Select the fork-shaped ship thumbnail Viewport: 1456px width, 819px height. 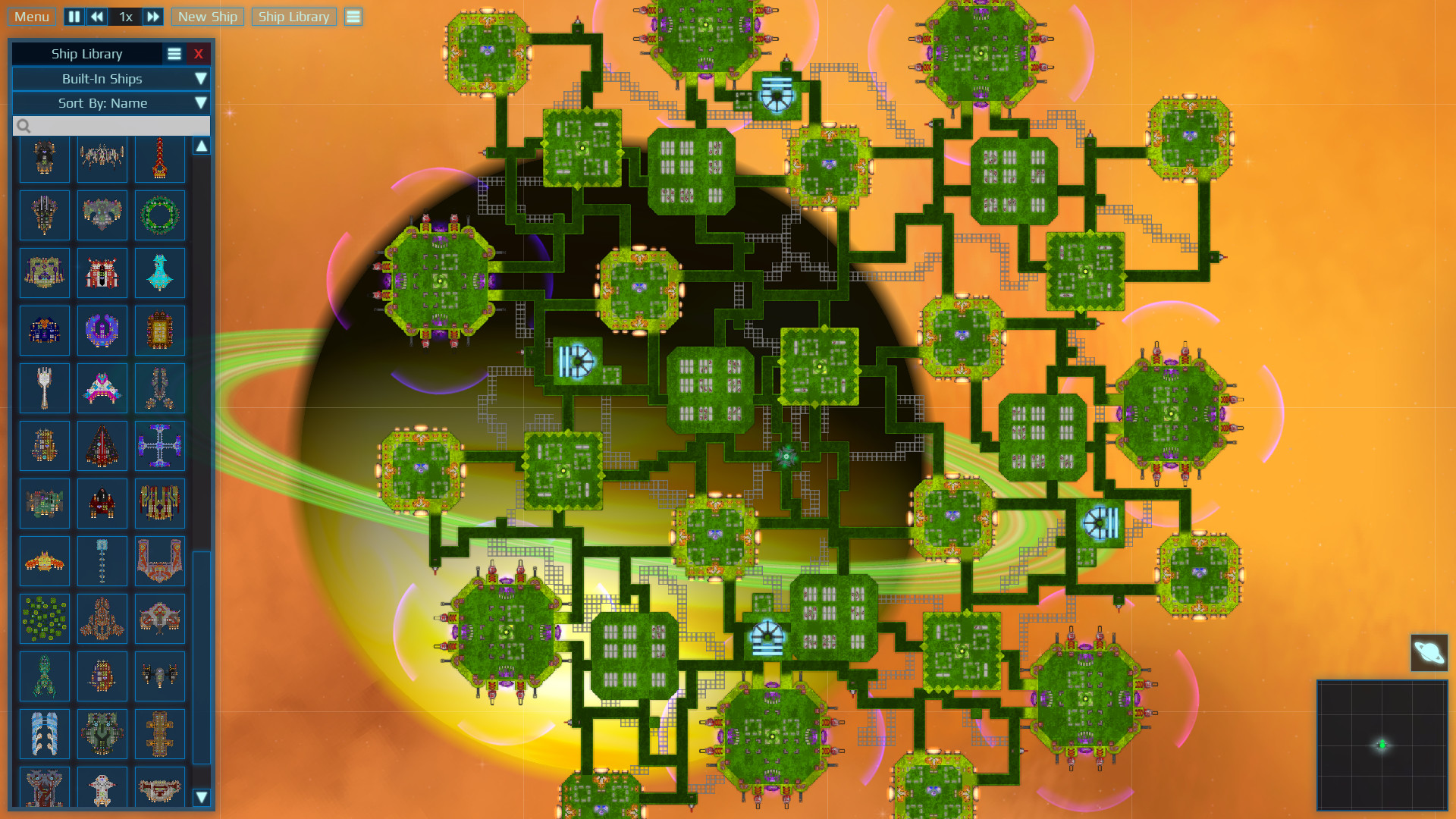[44, 388]
